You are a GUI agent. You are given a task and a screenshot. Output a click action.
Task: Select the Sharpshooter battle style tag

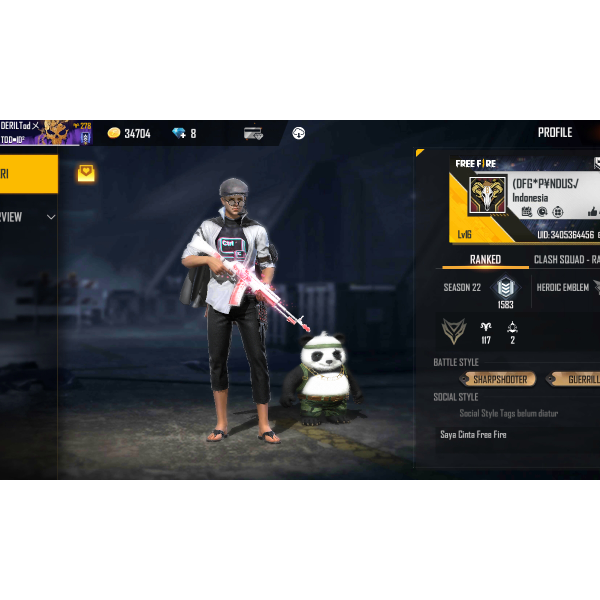coord(499,380)
